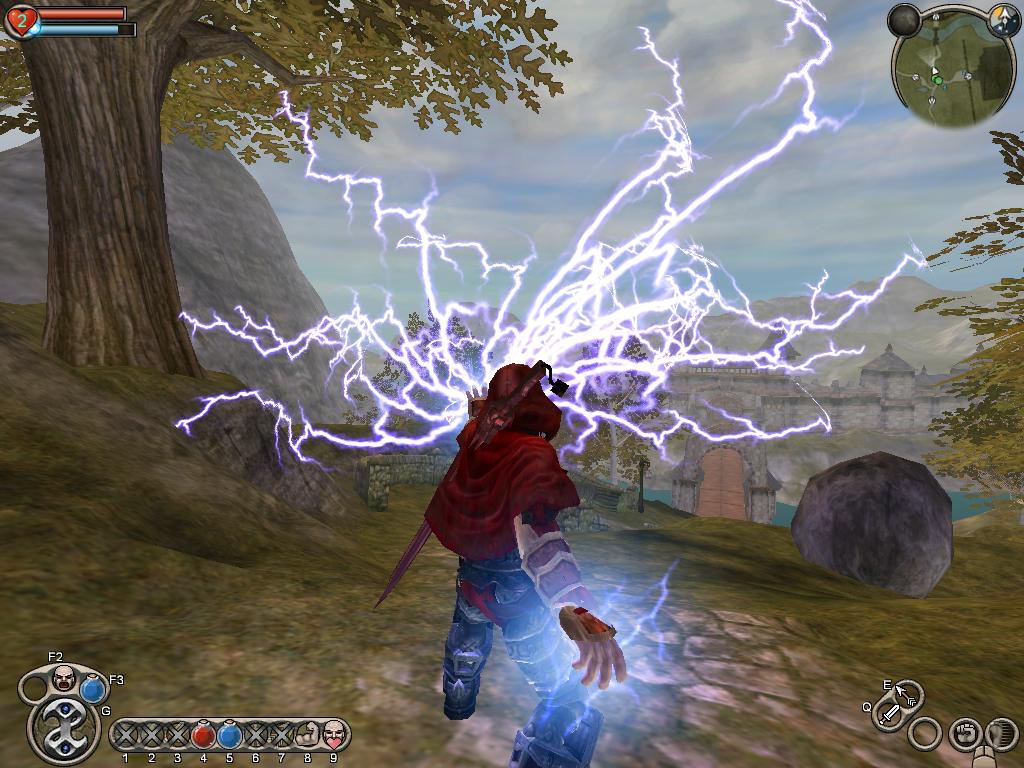Use the blue potion in the F3 quick slot
Viewport: 1024px width, 768px height.
click(x=93, y=688)
